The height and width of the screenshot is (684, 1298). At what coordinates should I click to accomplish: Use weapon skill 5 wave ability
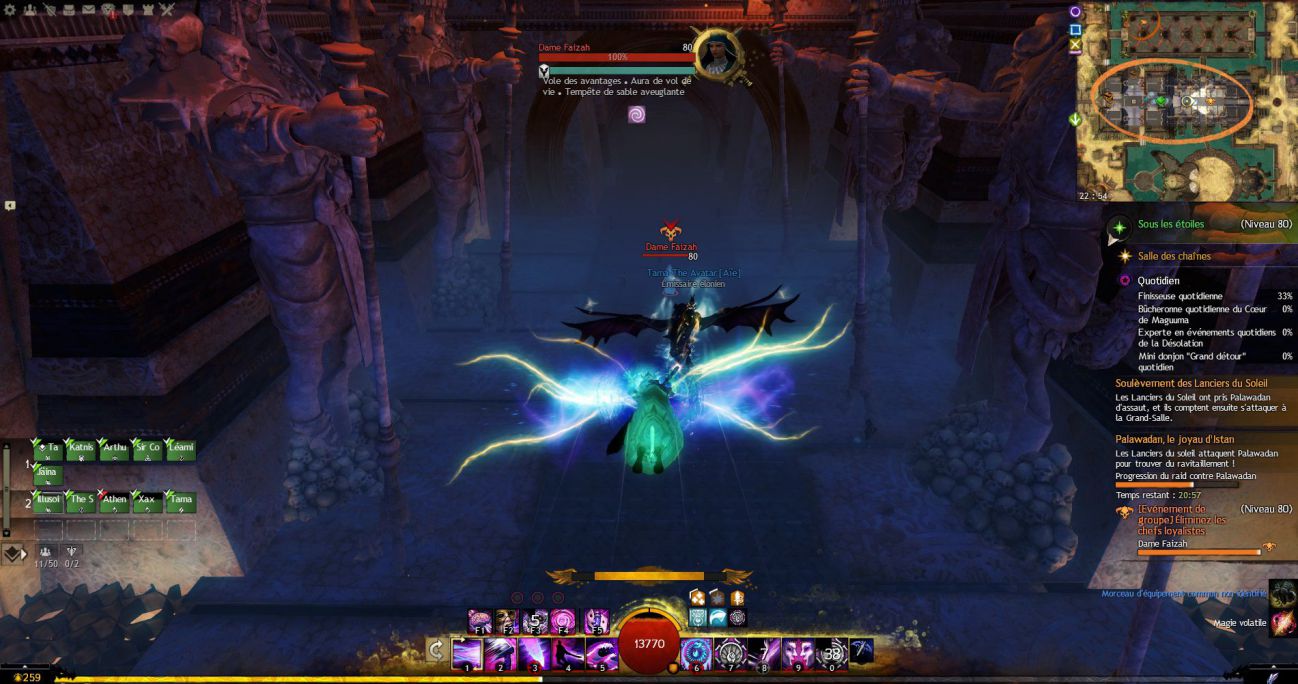click(x=601, y=653)
